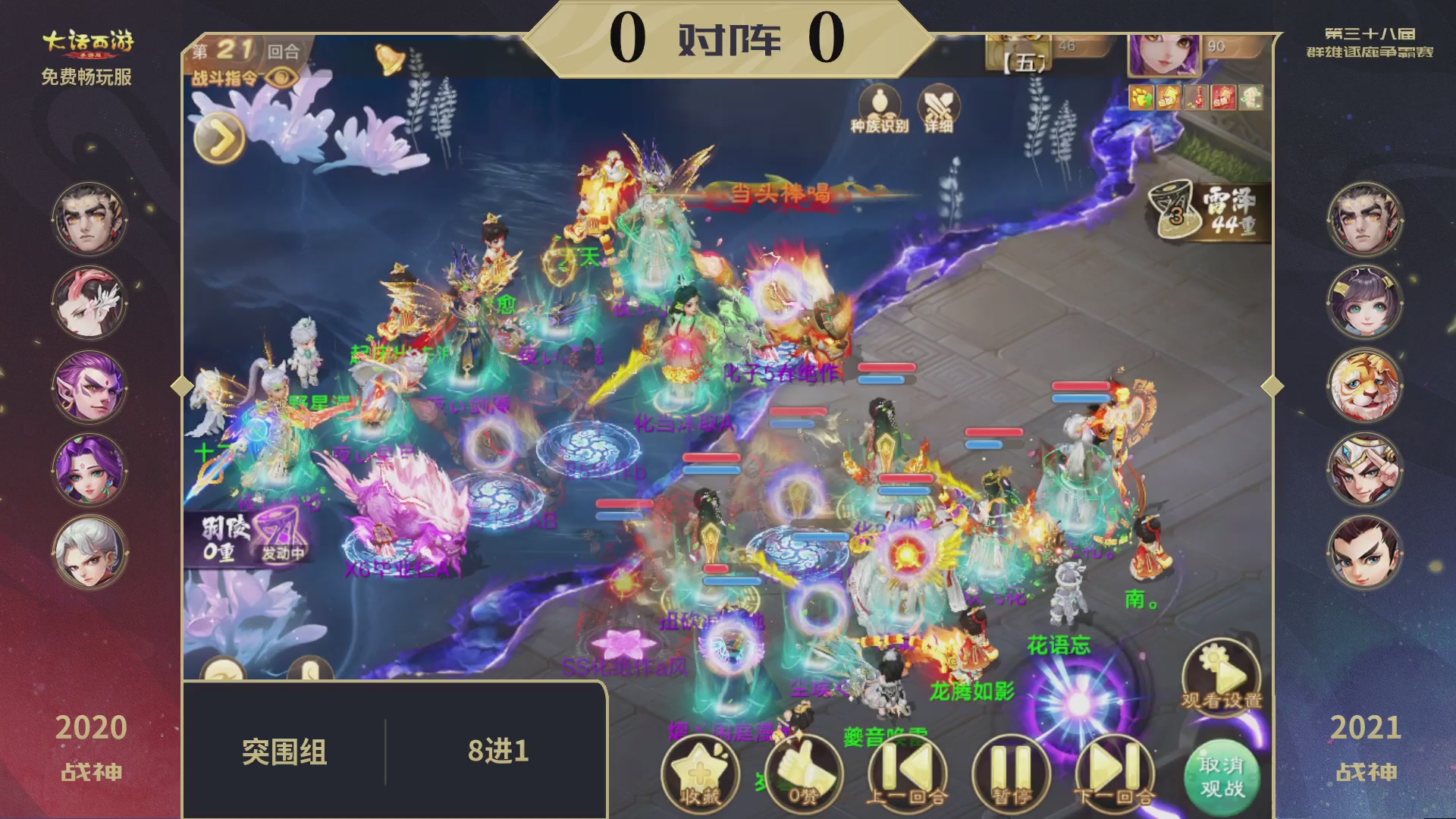Toggle the green claw buff icon

[1141, 98]
